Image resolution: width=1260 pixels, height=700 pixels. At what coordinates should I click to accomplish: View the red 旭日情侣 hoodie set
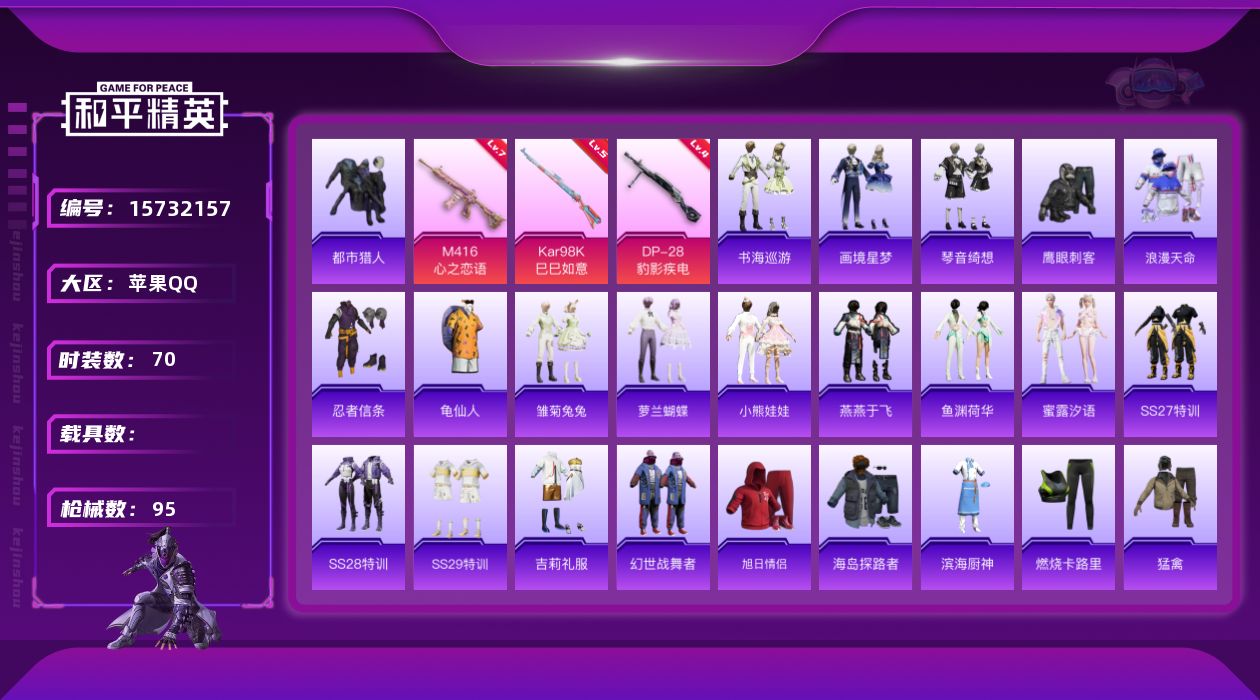click(764, 516)
